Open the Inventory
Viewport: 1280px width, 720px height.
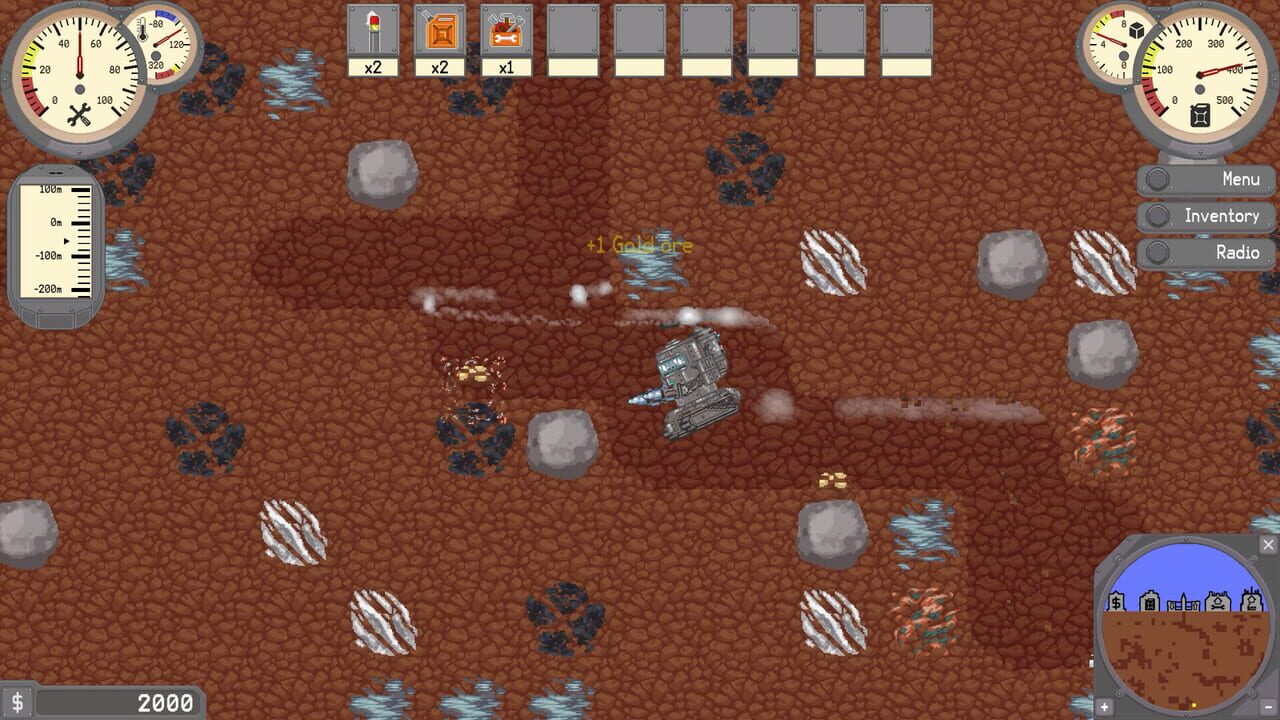coord(1205,216)
